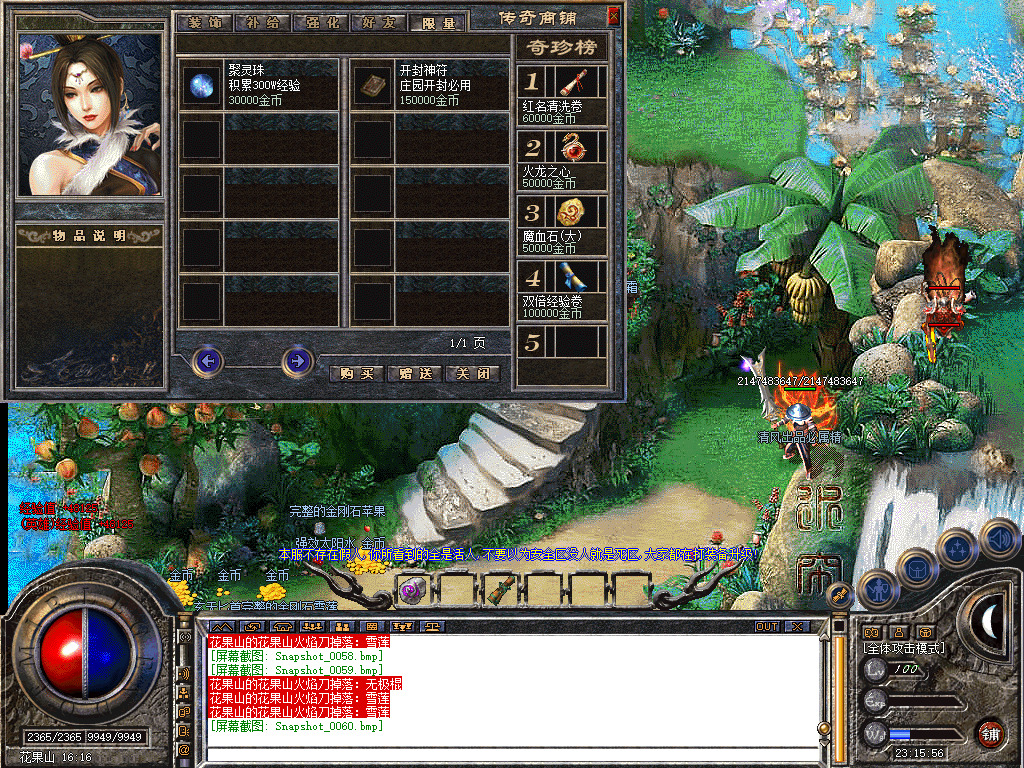This screenshot has height=768, width=1024.
Task: Click the 购买 buy button
Action: click(356, 373)
